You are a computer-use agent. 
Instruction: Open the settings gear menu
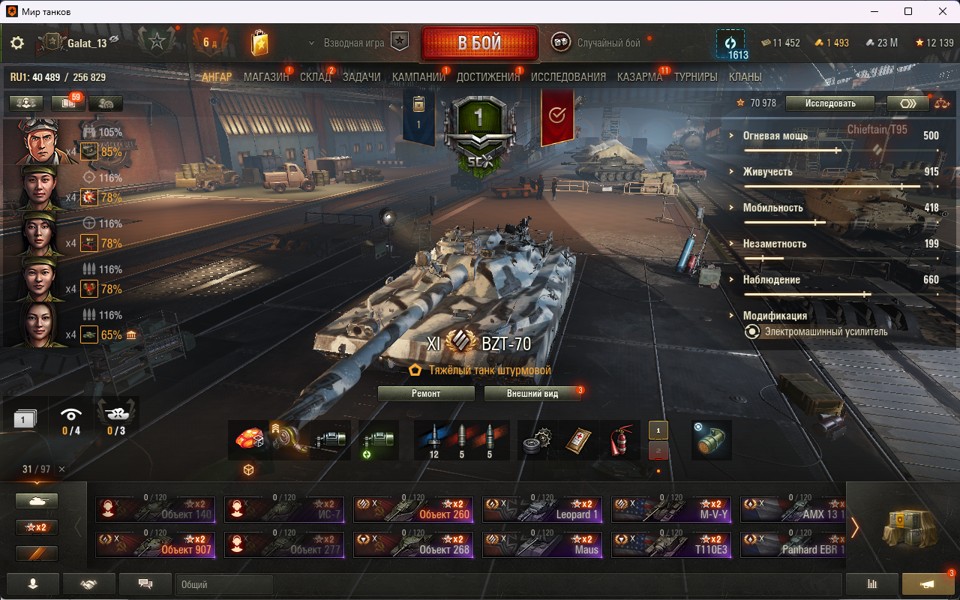[17, 43]
